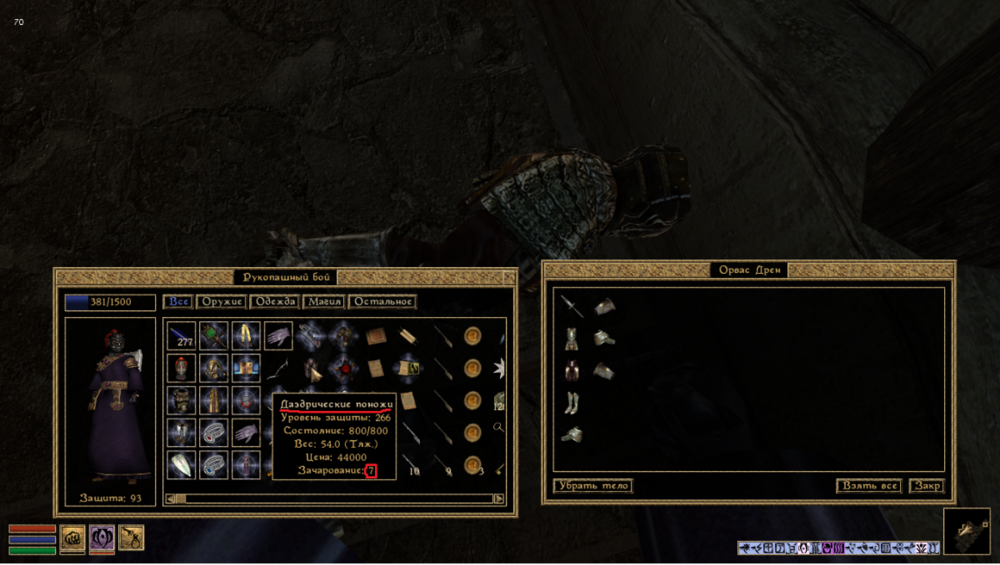Choose the 'Все' all-items tab
The width and height of the screenshot is (1000, 565).
pos(178,301)
